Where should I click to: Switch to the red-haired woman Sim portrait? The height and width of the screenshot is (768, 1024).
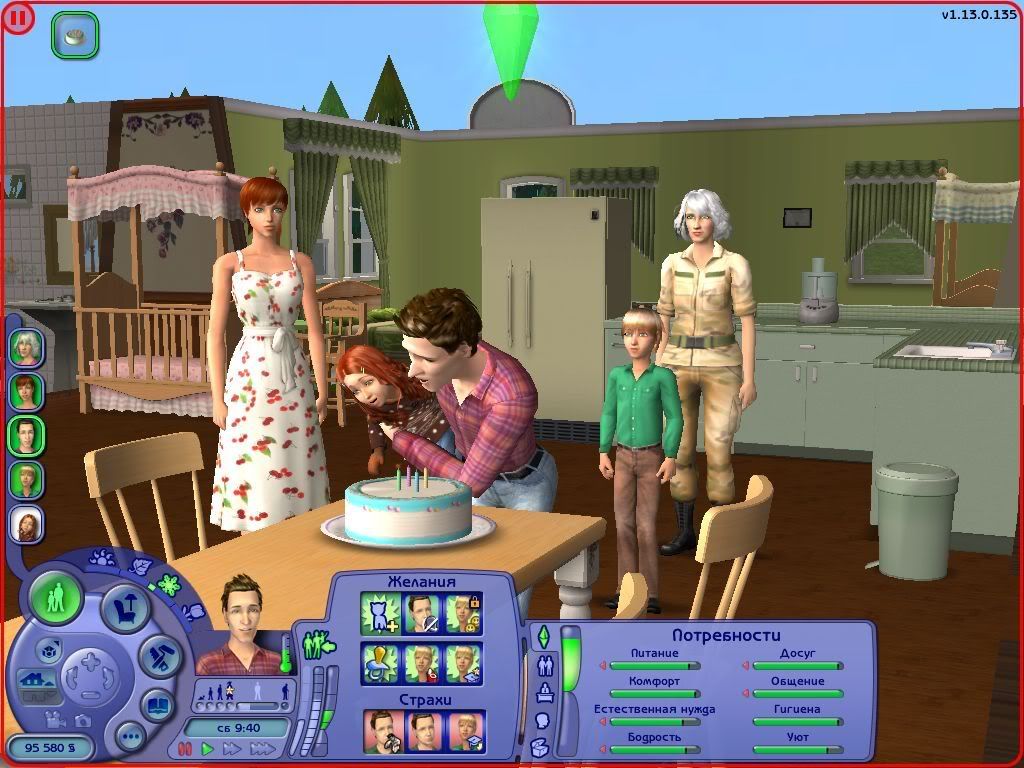(26, 391)
